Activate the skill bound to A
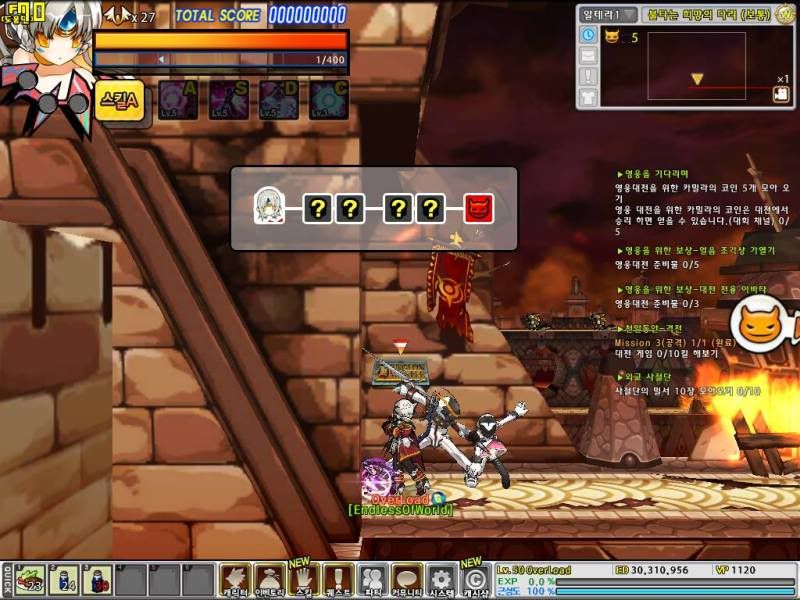Image resolution: width=800 pixels, height=600 pixels. 178,100
